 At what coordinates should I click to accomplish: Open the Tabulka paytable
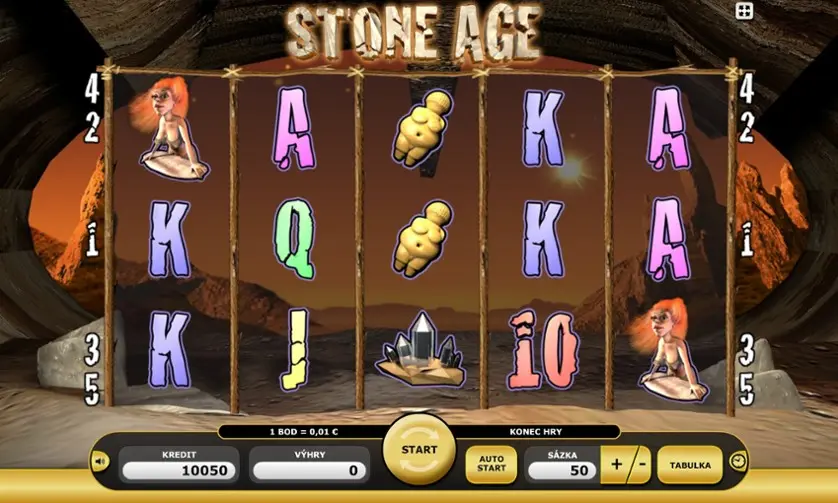pos(690,465)
